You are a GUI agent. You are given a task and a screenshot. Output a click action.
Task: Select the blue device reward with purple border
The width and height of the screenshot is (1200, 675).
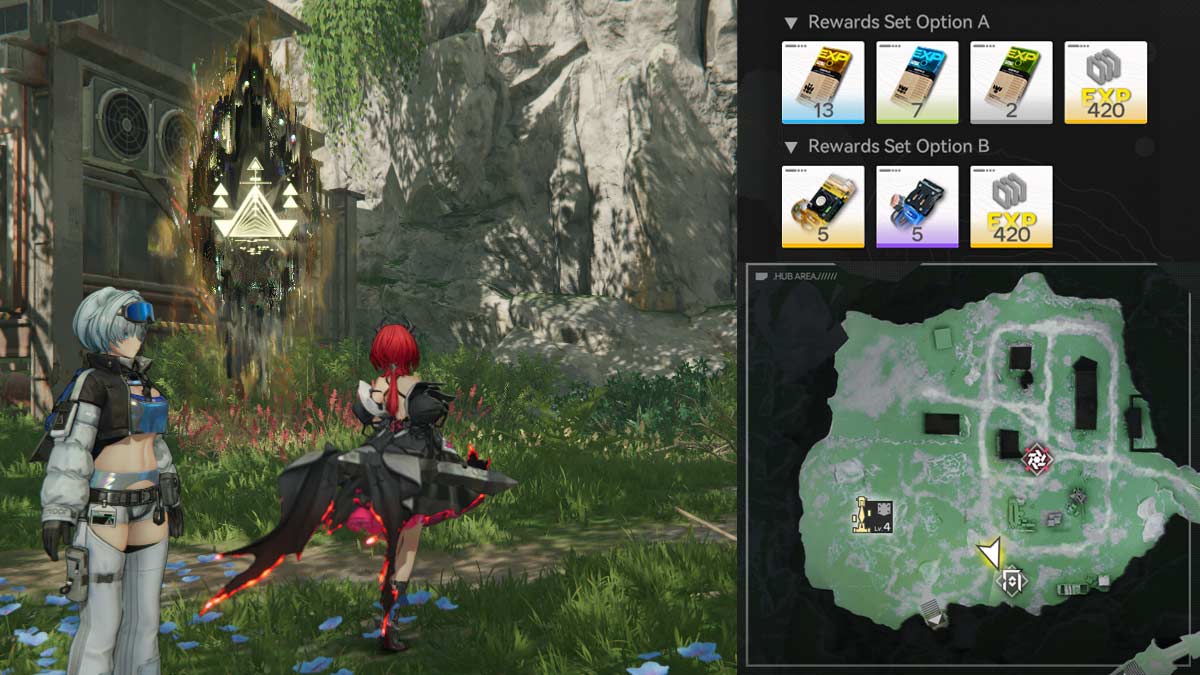917,206
